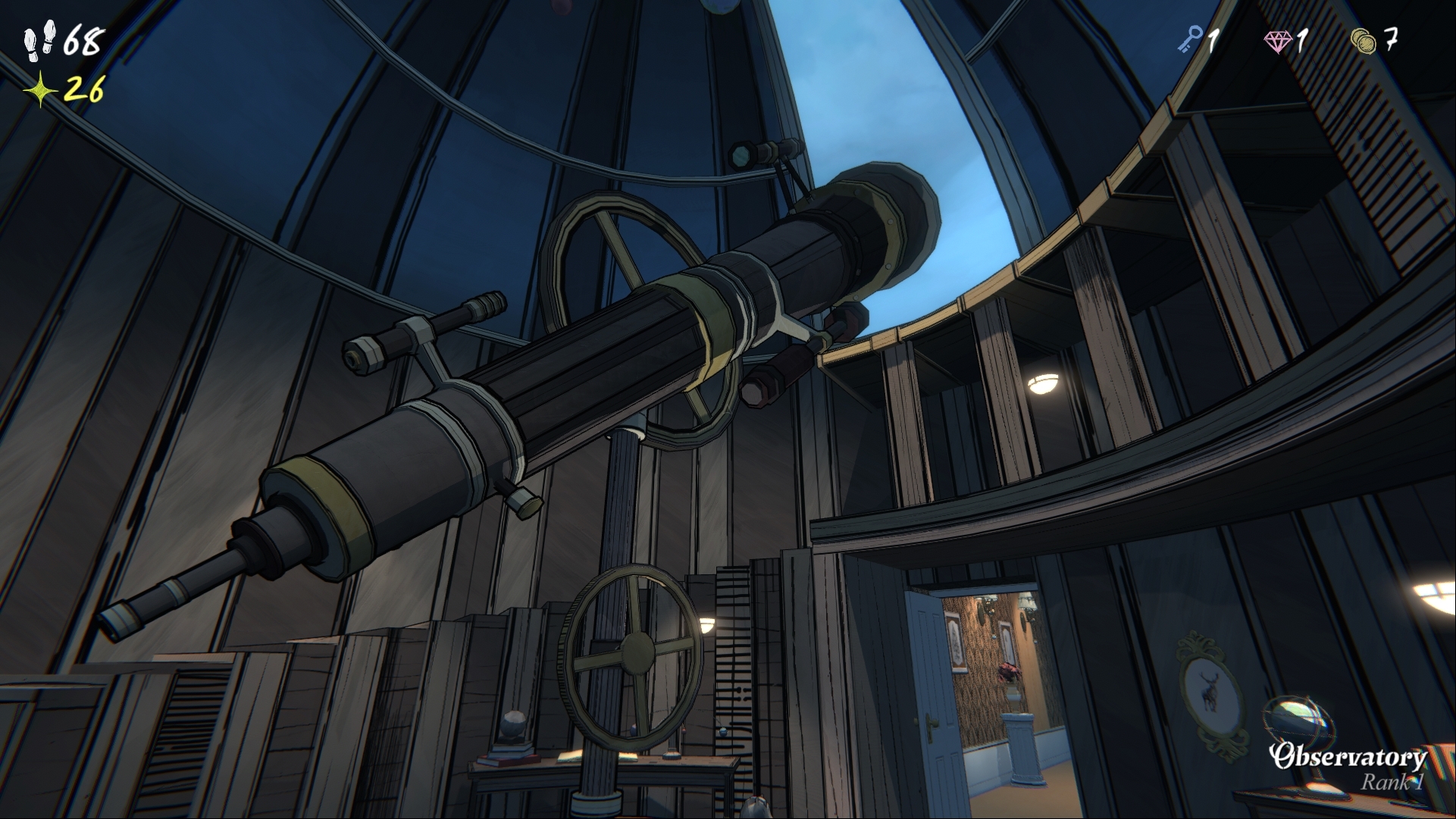Click the gold coins icon
The height and width of the screenshot is (819, 1456).
click(1364, 40)
